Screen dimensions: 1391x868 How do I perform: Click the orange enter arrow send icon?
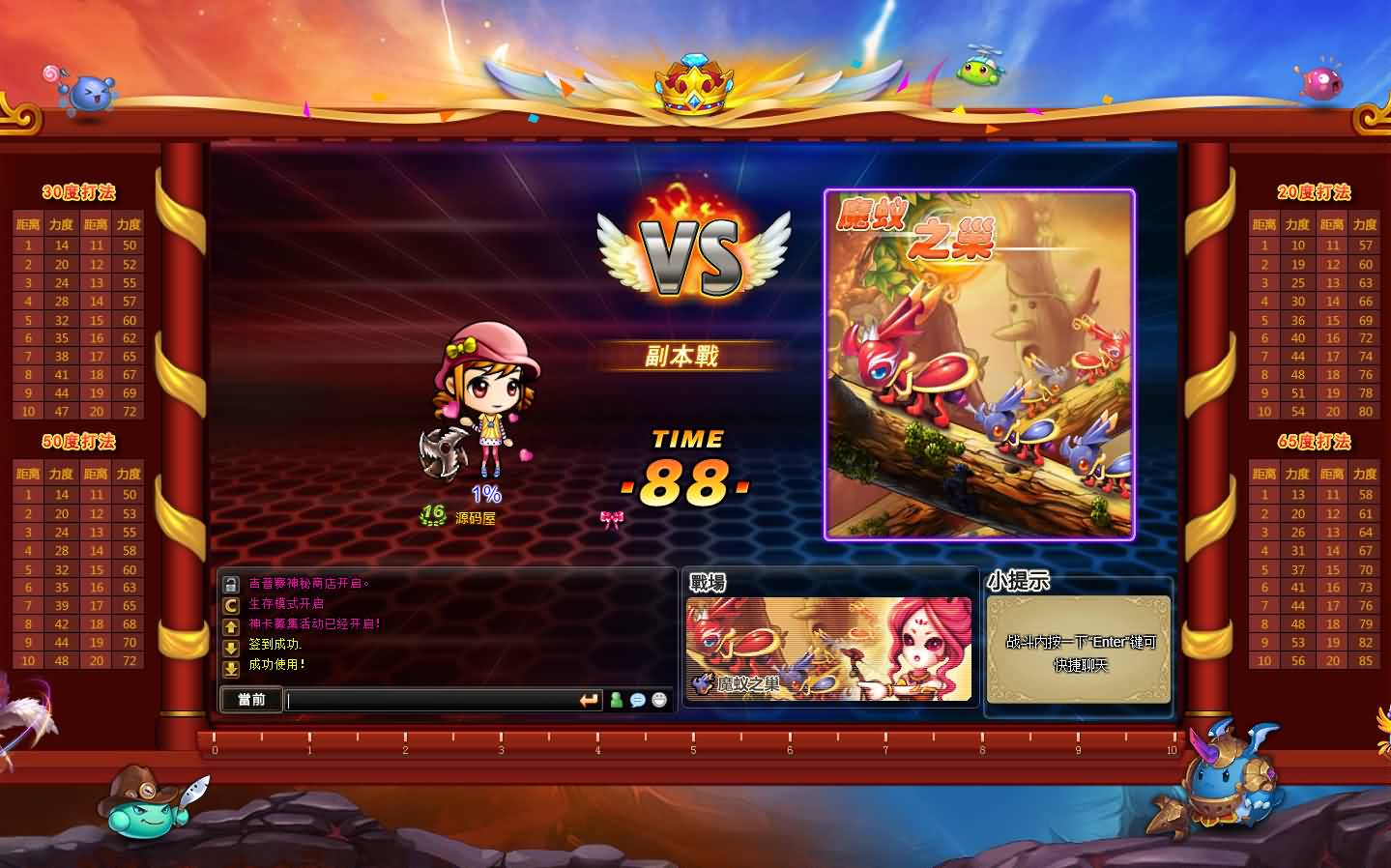click(x=589, y=700)
